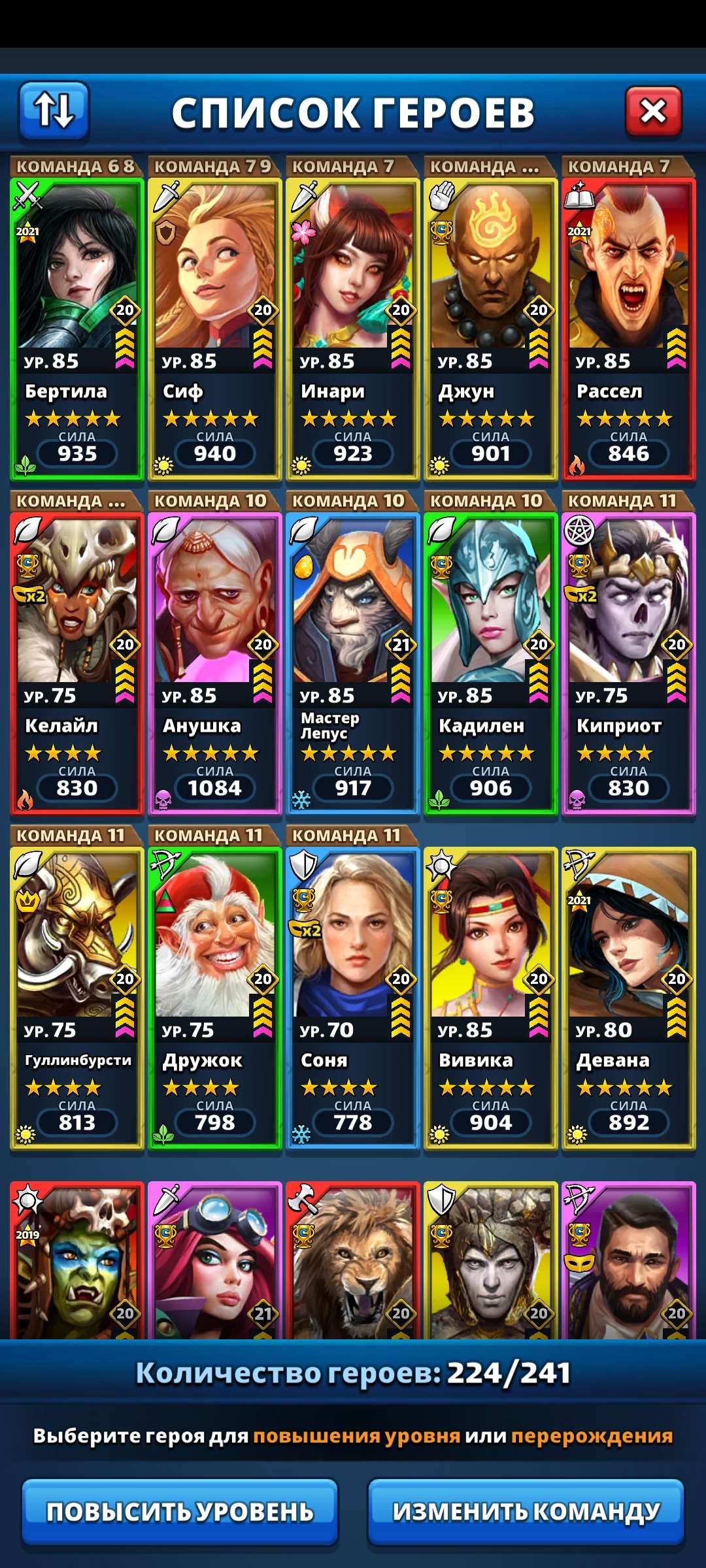Tap the Повысить уровень button
The height and width of the screenshot is (1568, 706).
coord(180,1511)
